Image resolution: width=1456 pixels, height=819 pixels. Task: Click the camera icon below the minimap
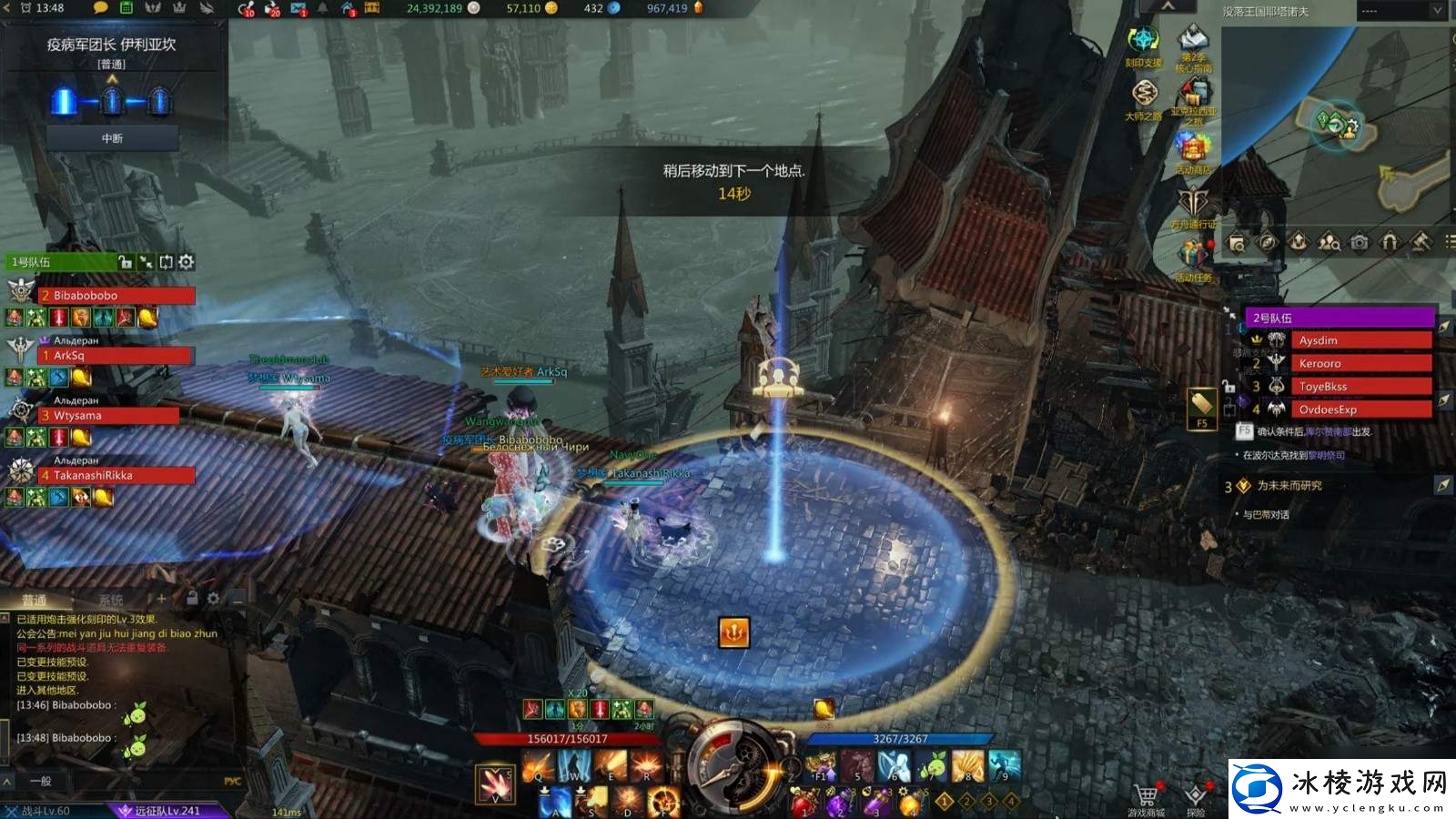tap(1360, 242)
